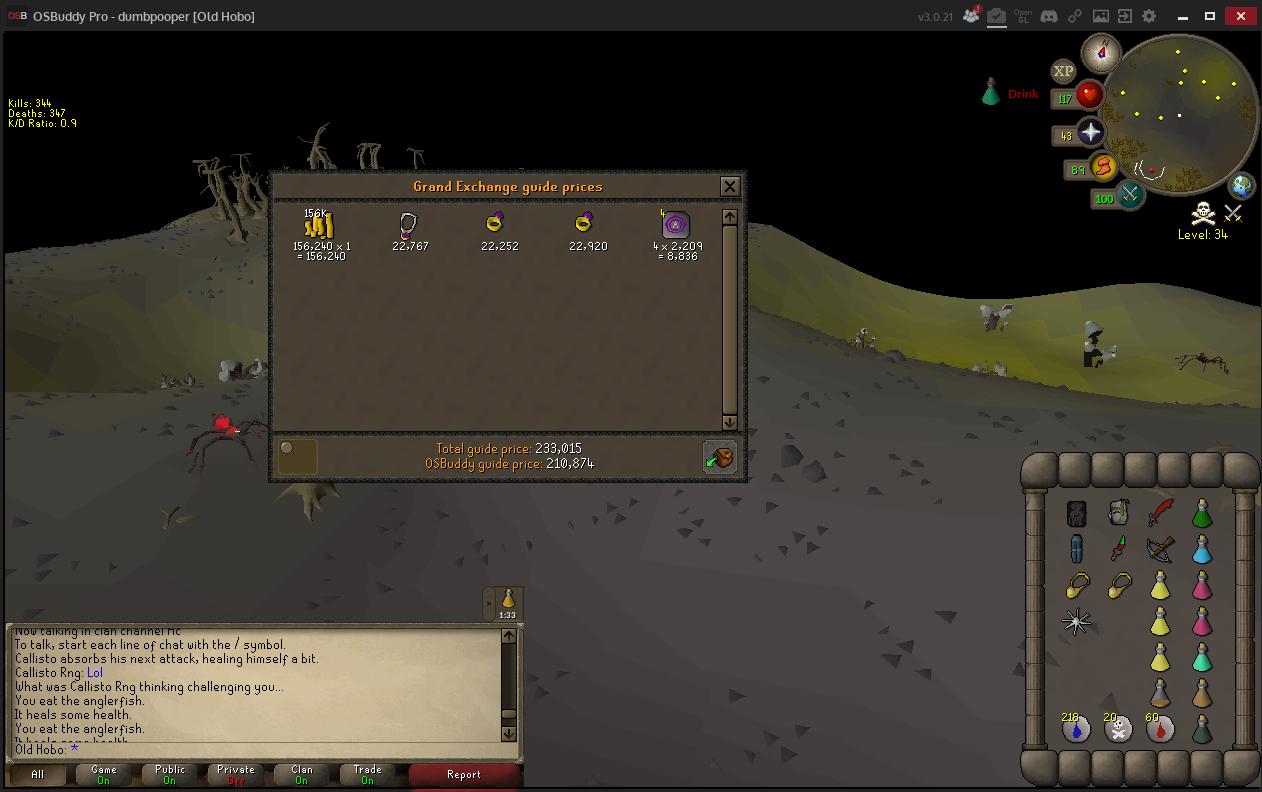This screenshot has width=1262, height=792.
Task: Open the Discord link in the title bar
Action: click(x=1049, y=16)
